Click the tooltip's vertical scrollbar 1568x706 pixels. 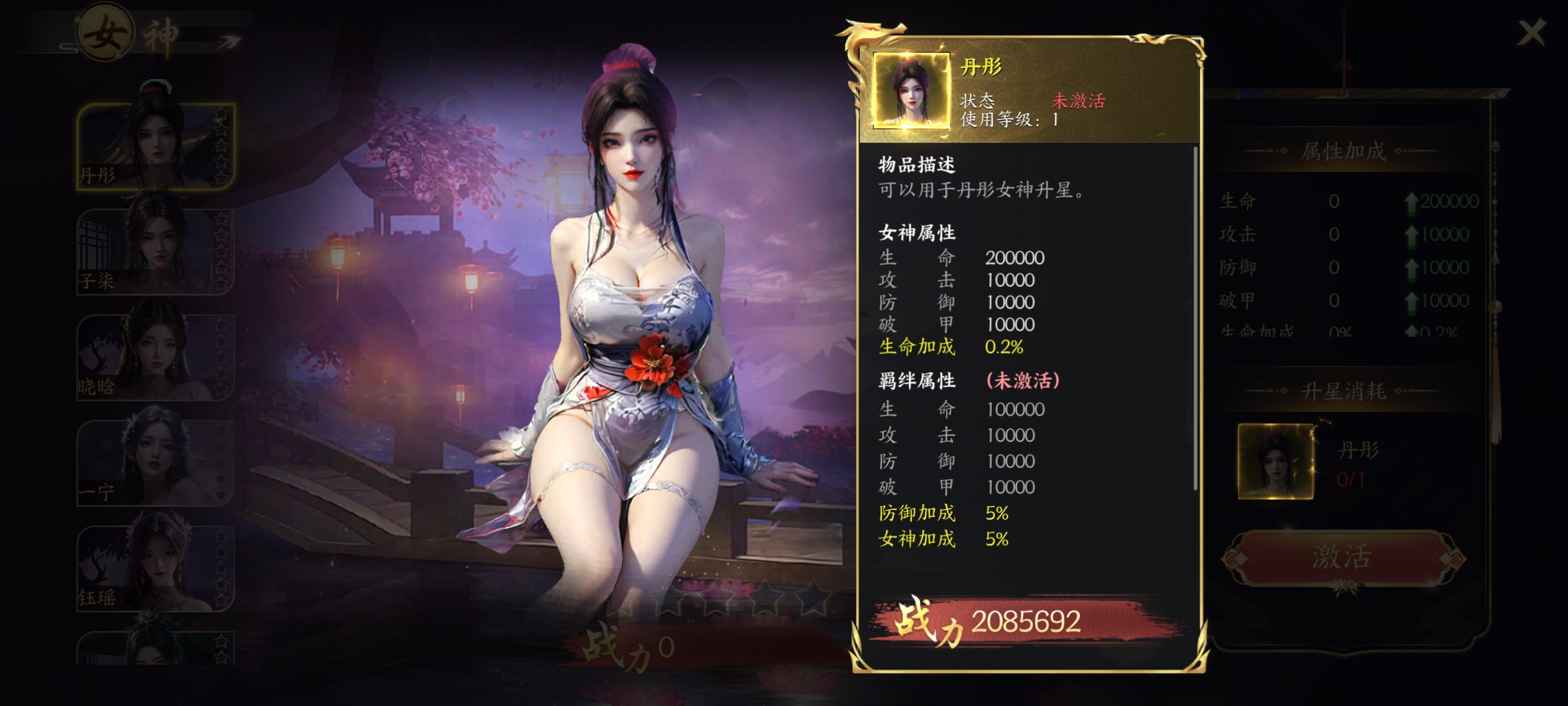(x=1195, y=320)
